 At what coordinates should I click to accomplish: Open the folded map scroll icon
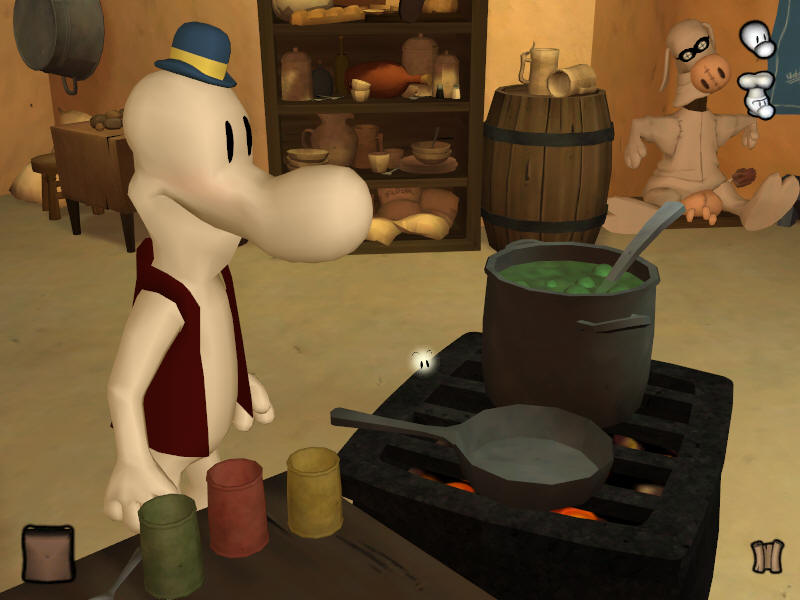[766, 556]
